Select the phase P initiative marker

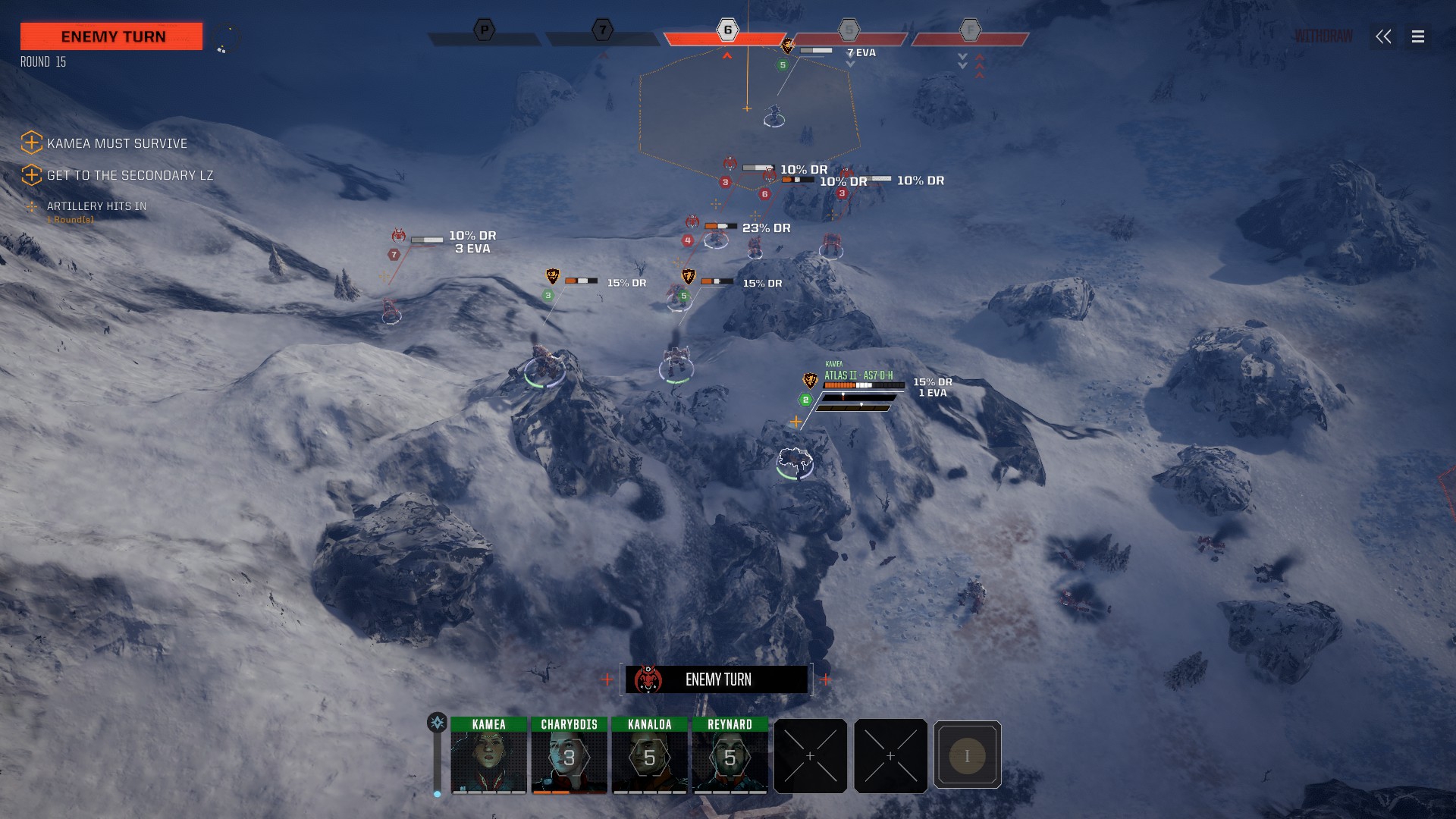(484, 30)
